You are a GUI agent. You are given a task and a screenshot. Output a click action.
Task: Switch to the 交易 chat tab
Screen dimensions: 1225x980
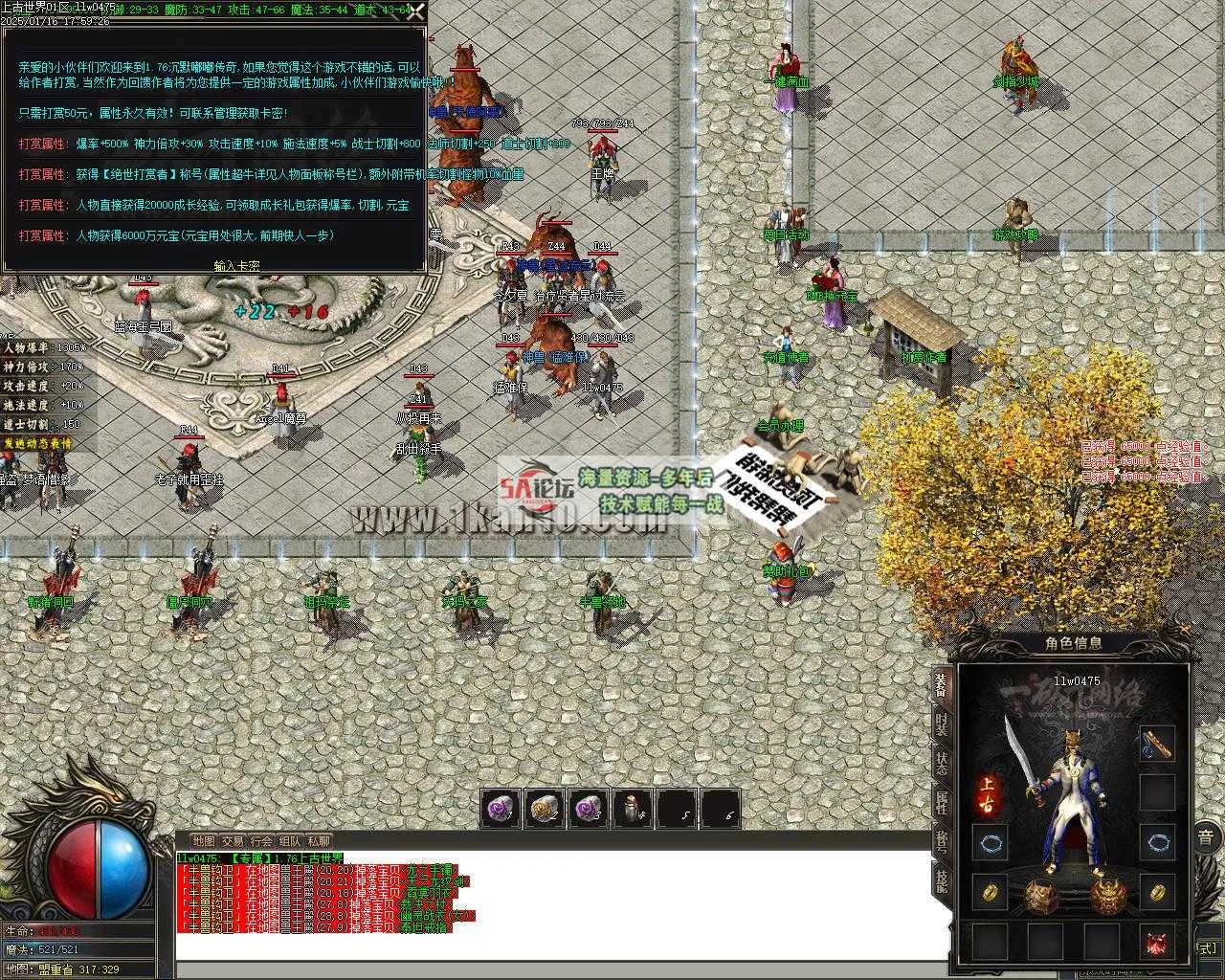pos(232,841)
